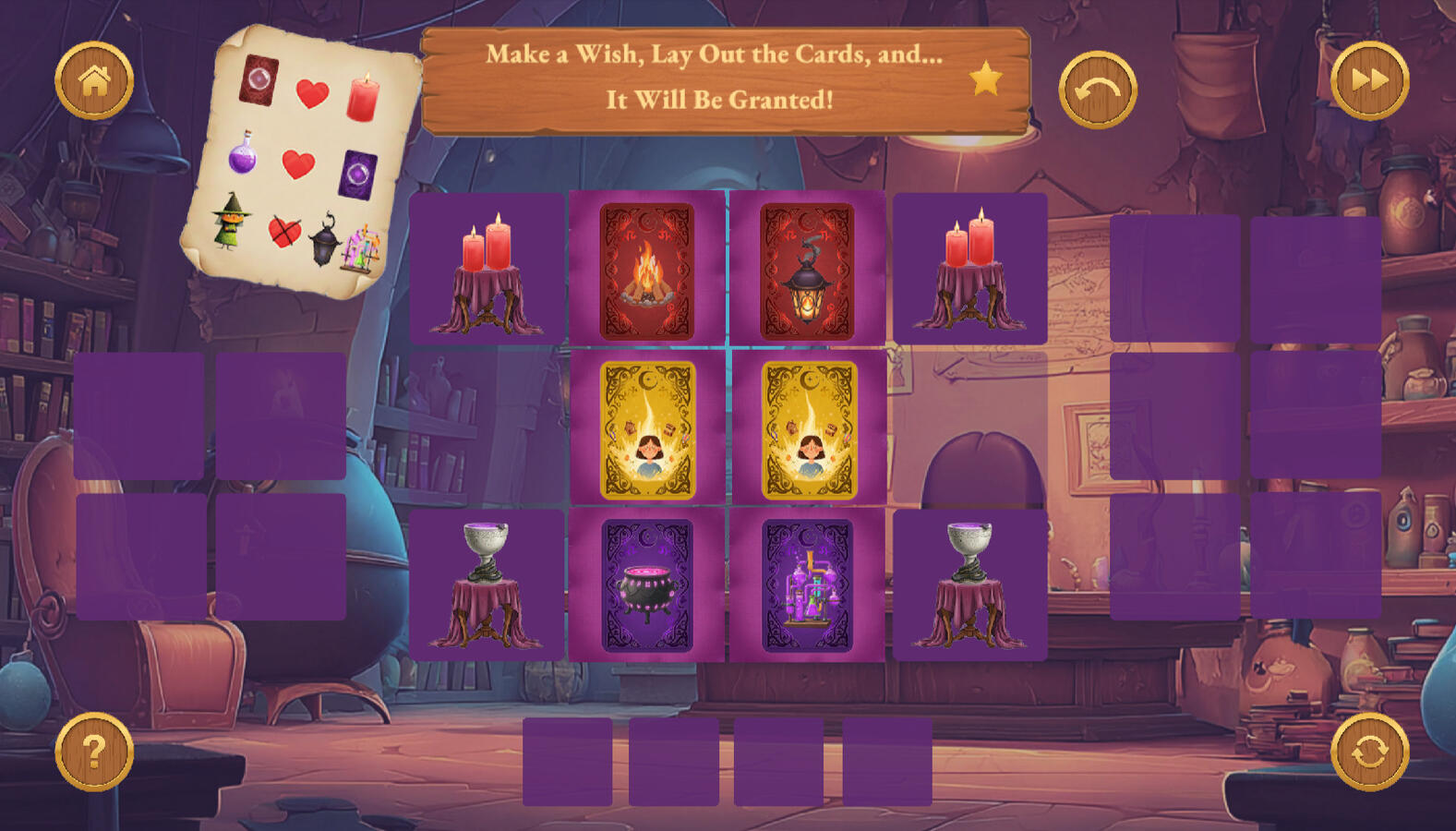Select the purple cauldron card
1456x831 pixels.
tap(646, 585)
